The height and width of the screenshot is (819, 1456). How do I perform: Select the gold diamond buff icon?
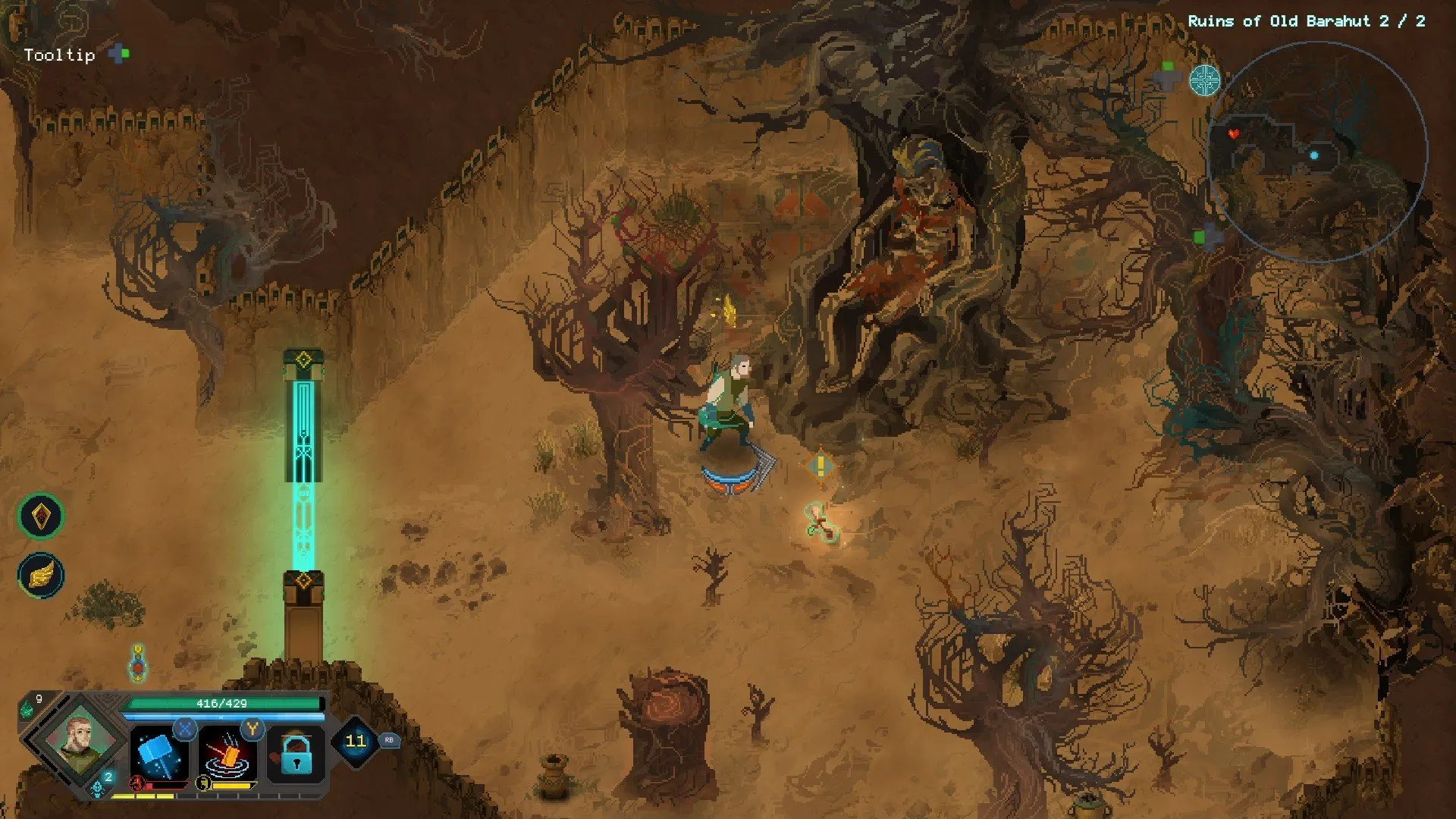[x=41, y=516]
